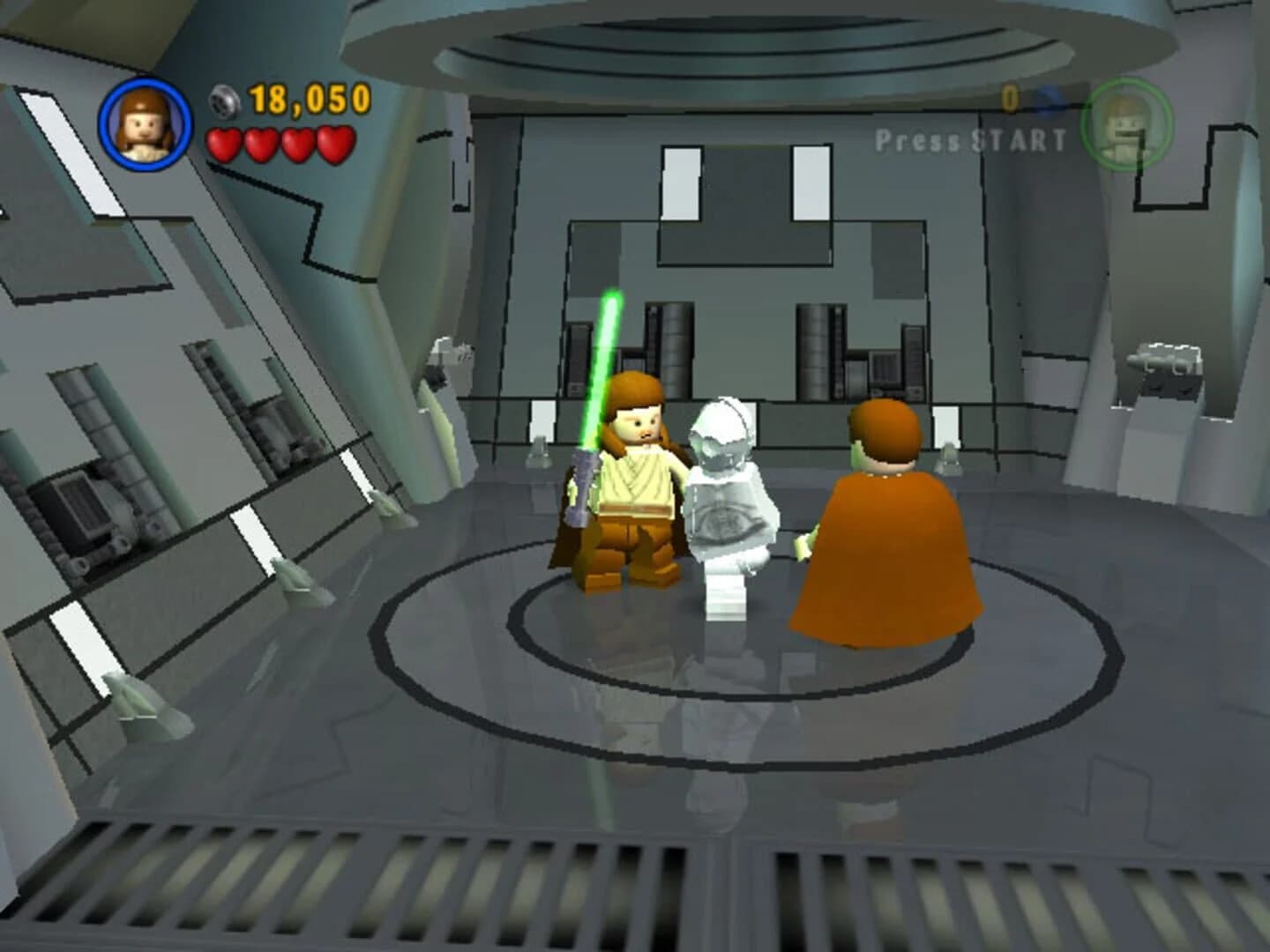Click the third heart in the HUD
The height and width of the screenshot is (952, 1270).
click(x=297, y=141)
